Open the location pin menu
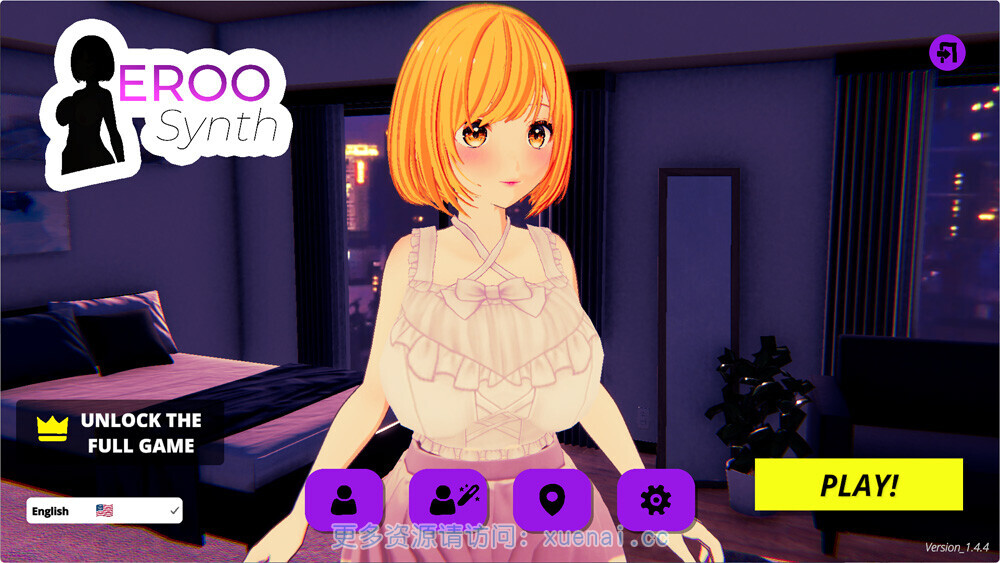The width and height of the screenshot is (1000, 563). pos(552,499)
